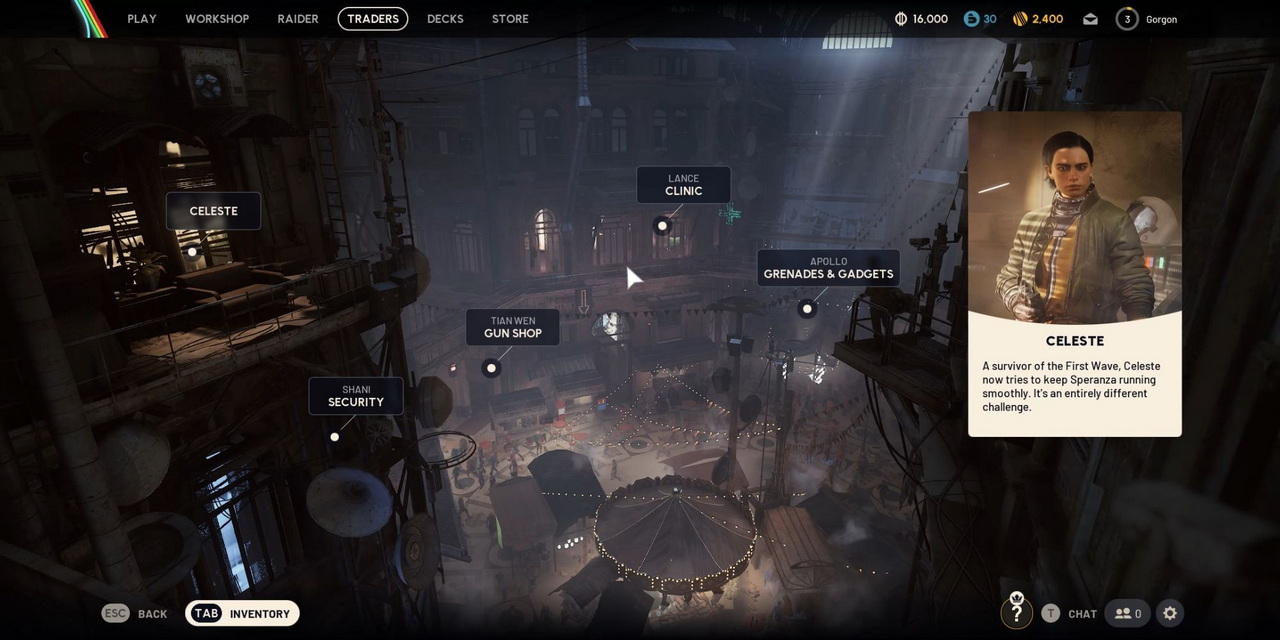This screenshot has height=640, width=1280.
Task: Show the party members list
Action: tap(1128, 614)
